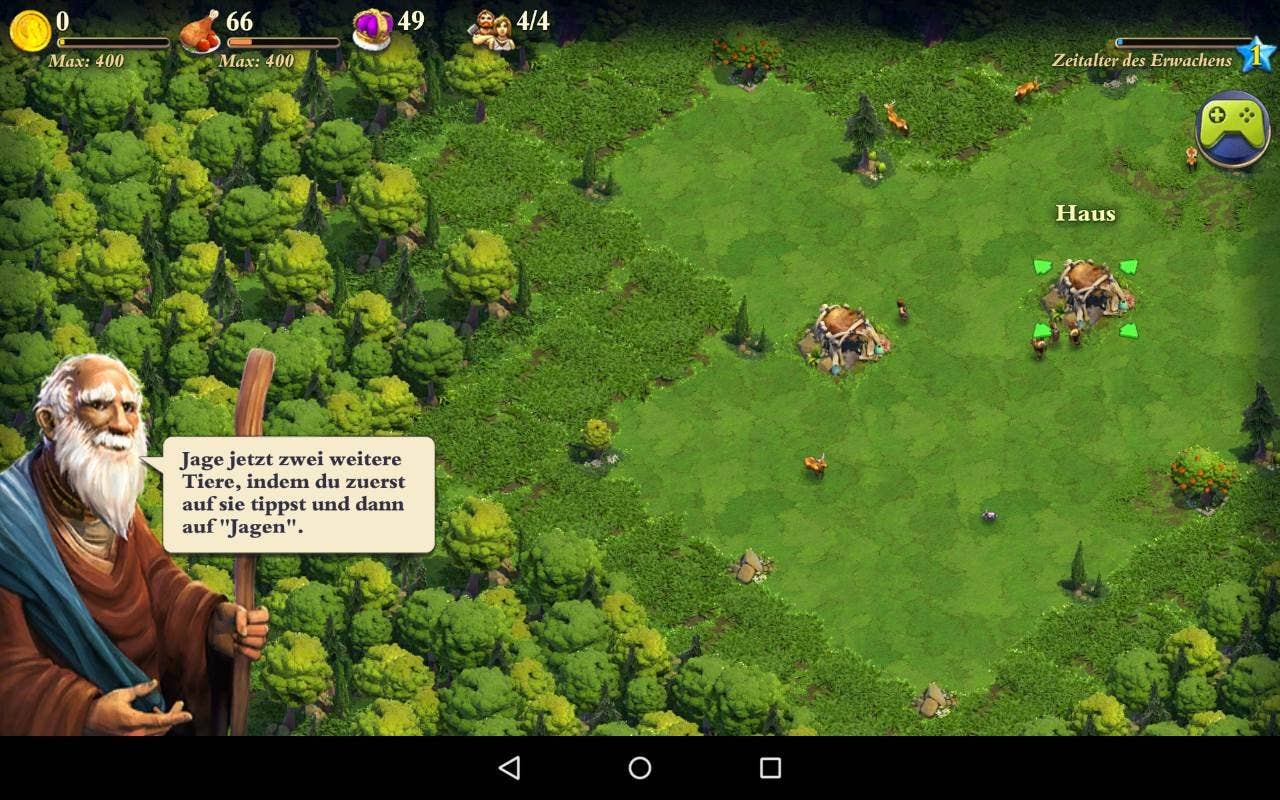Tap the gold coin resource icon

[30, 31]
